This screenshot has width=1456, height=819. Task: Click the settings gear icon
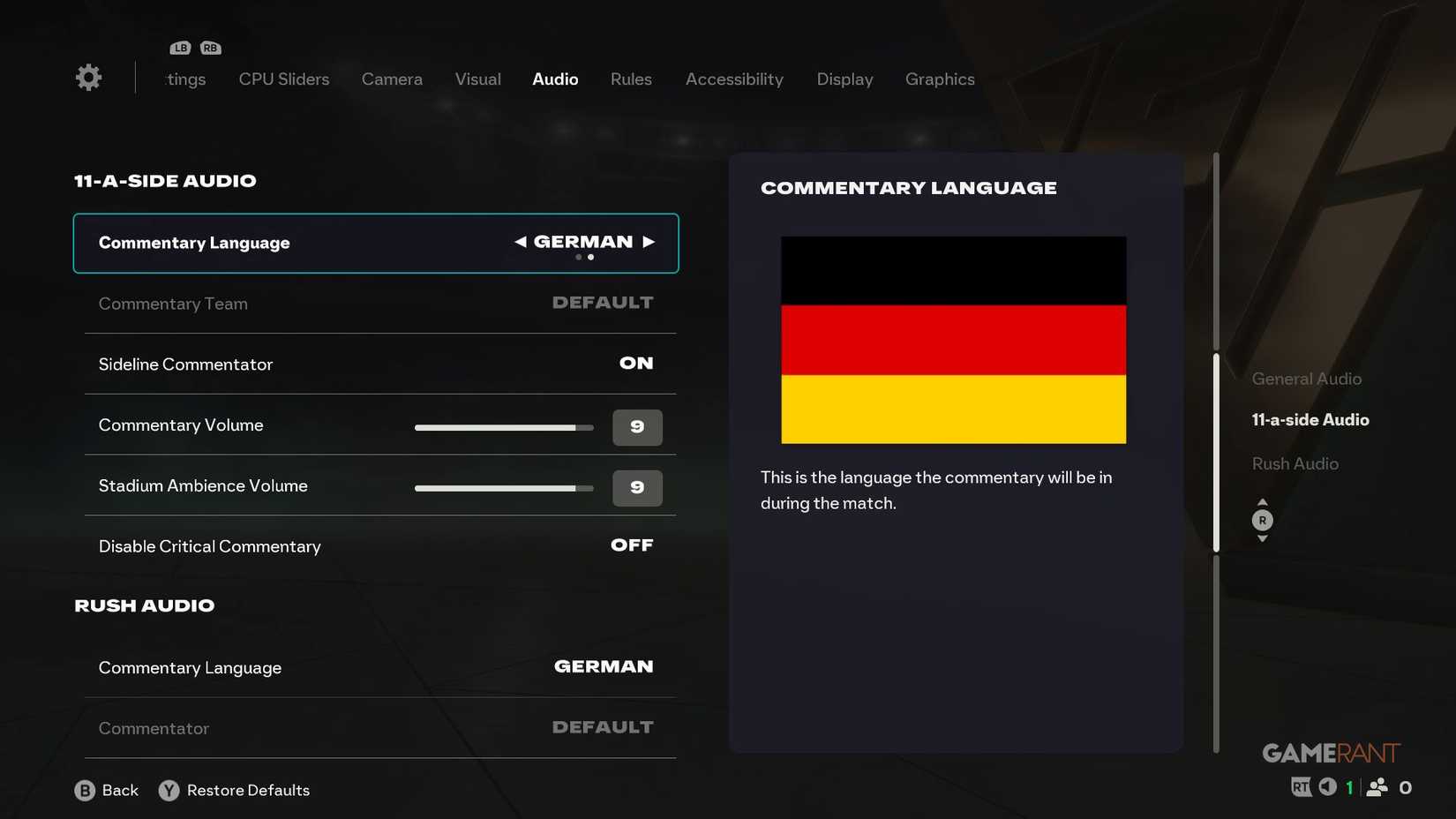click(87, 77)
